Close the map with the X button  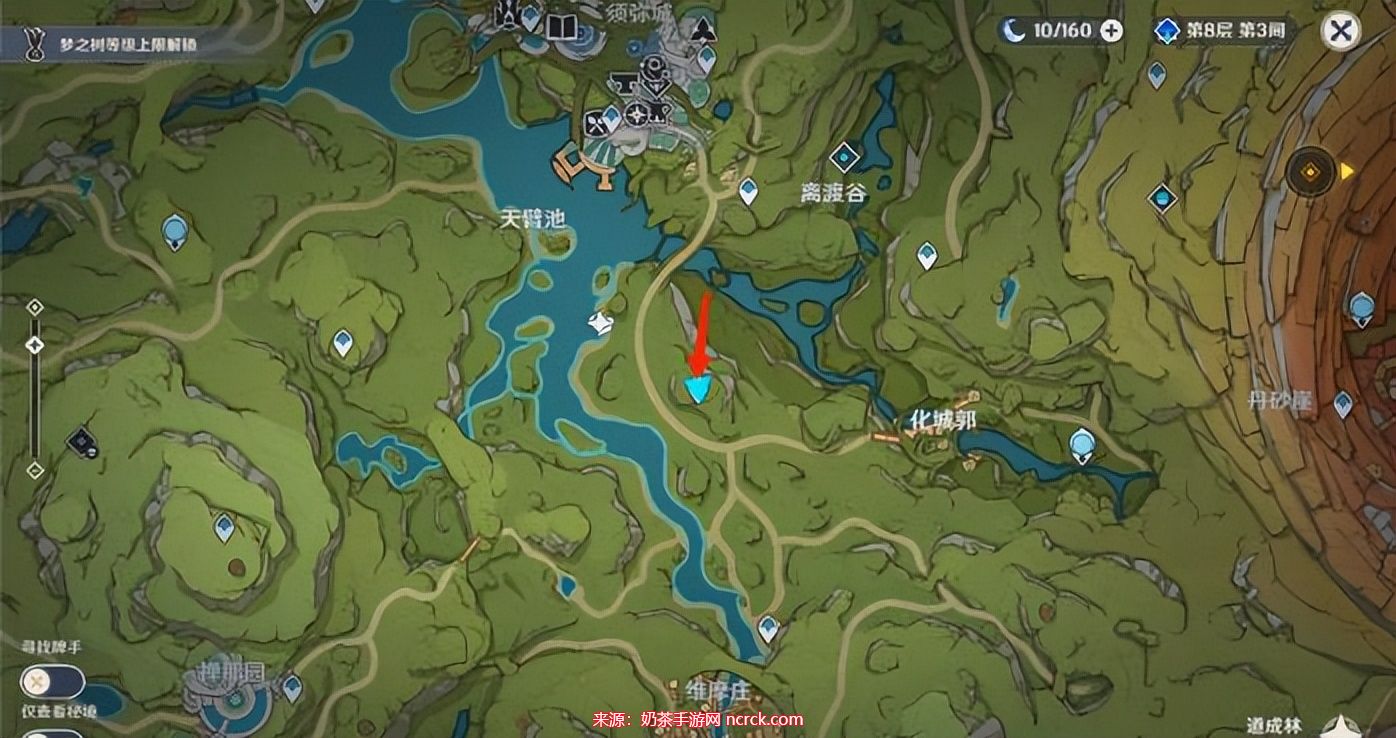(x=1340, y=31)
